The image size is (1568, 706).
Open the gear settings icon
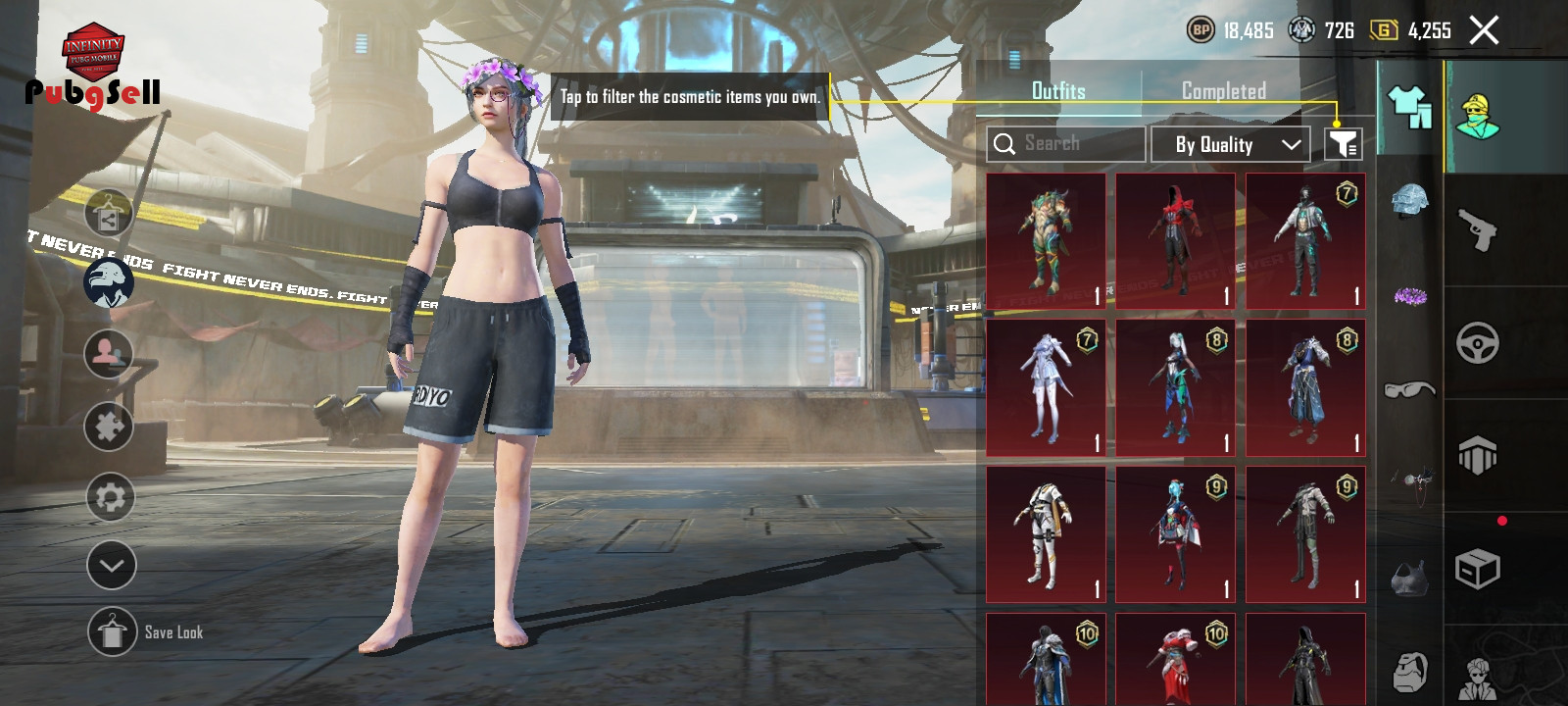110,497
